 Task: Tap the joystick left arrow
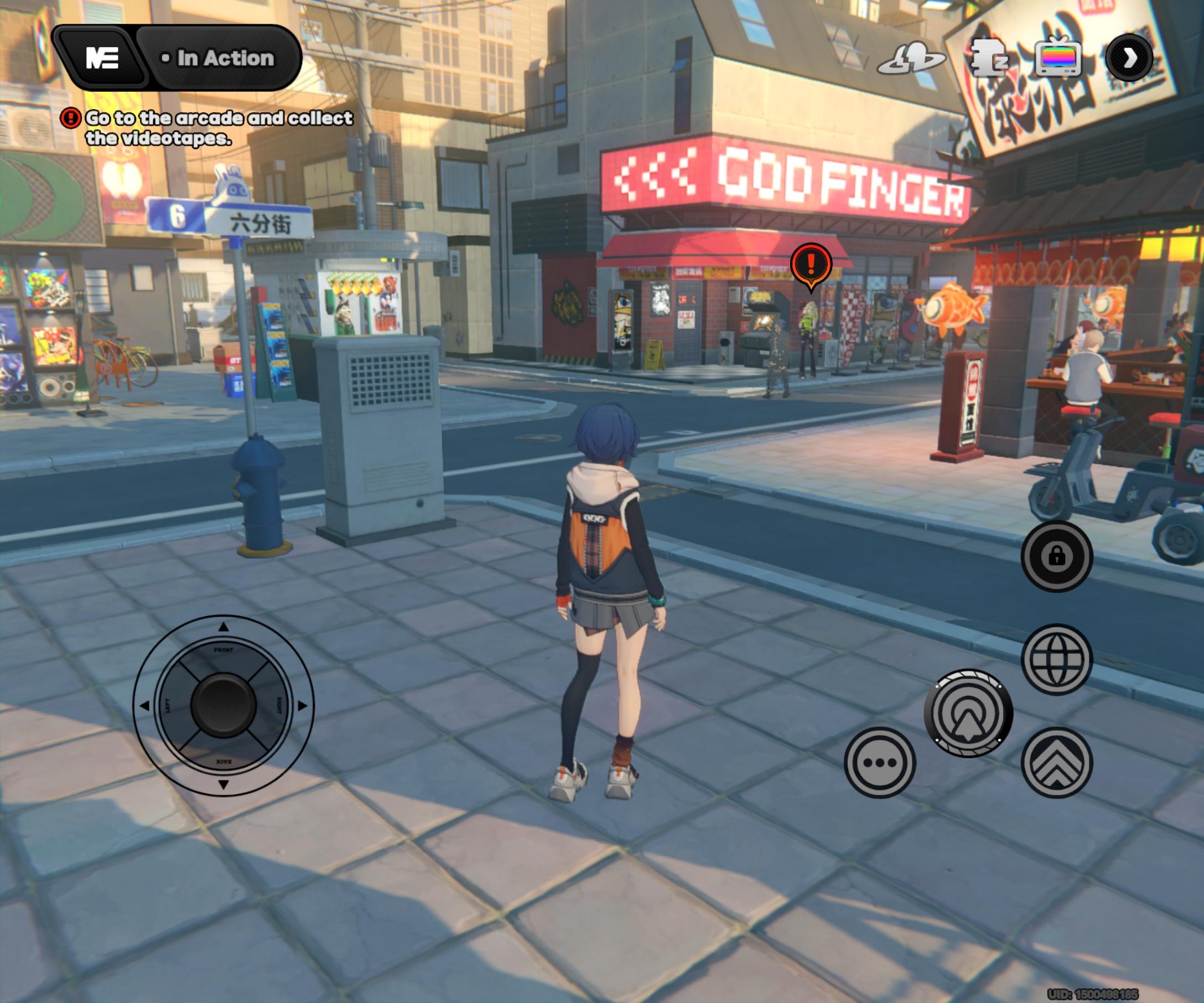[x=144, y=705]
